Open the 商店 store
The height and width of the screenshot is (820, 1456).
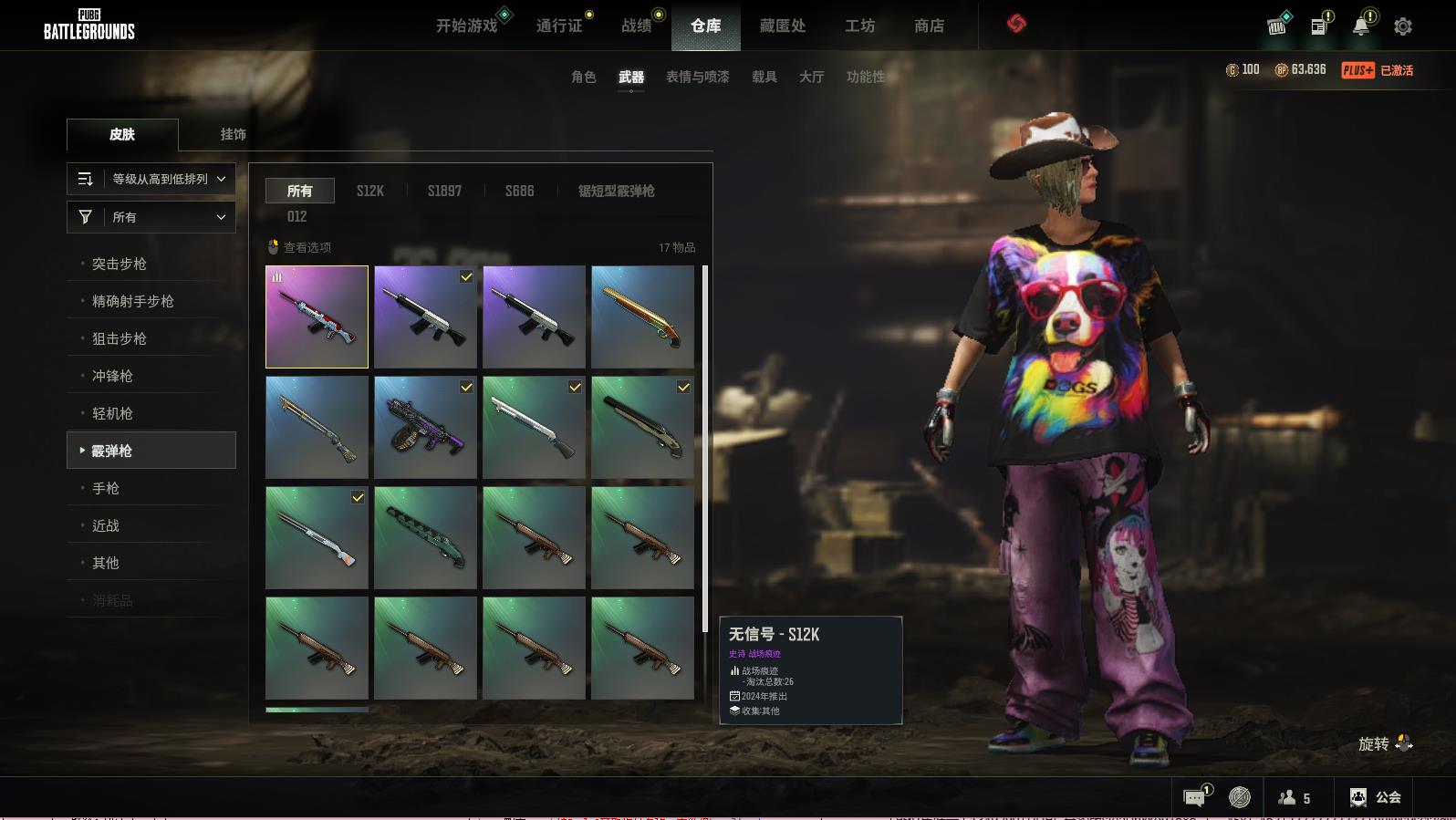coord(929,26)
